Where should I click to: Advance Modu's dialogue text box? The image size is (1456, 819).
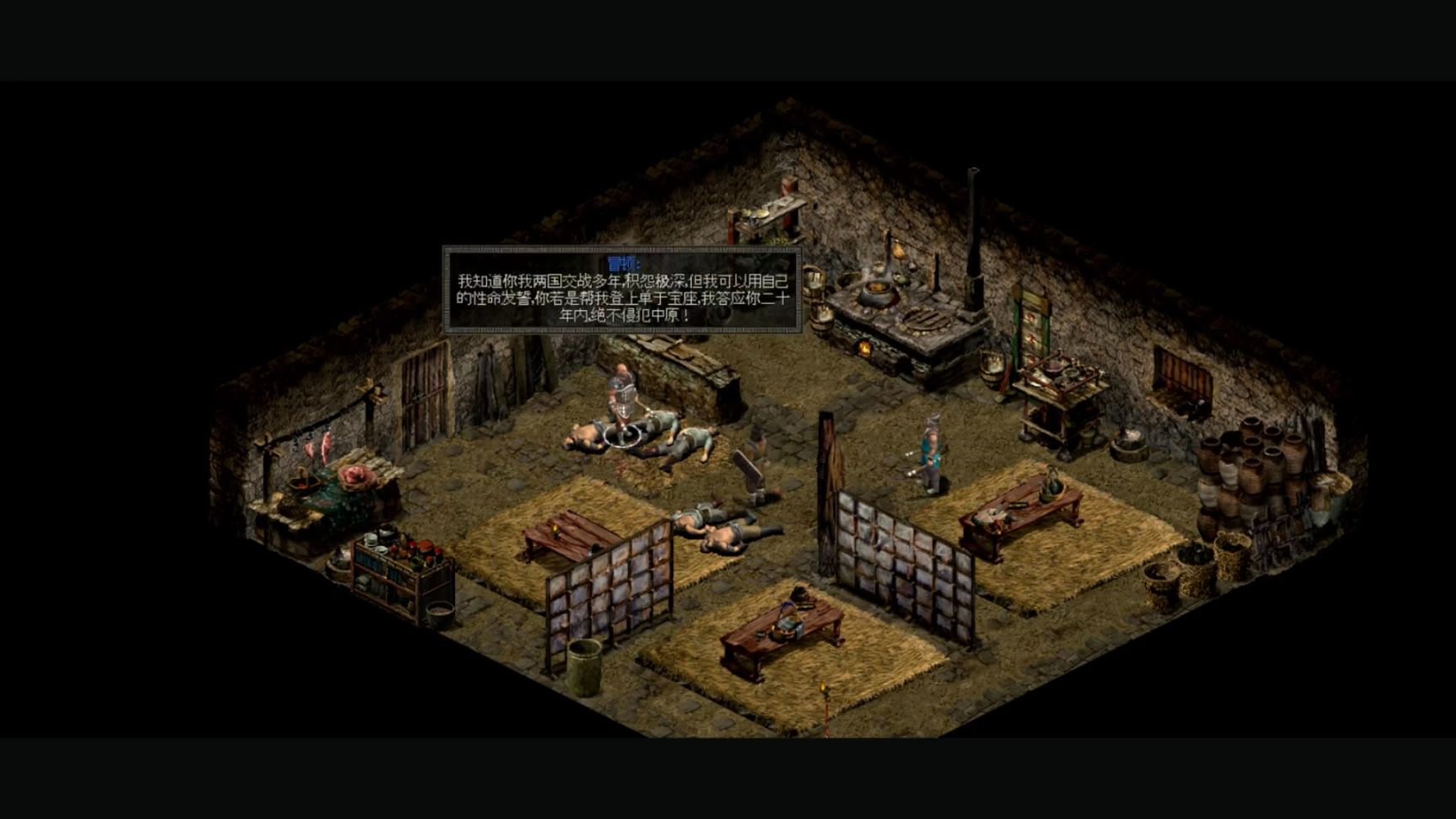[622, 290]
